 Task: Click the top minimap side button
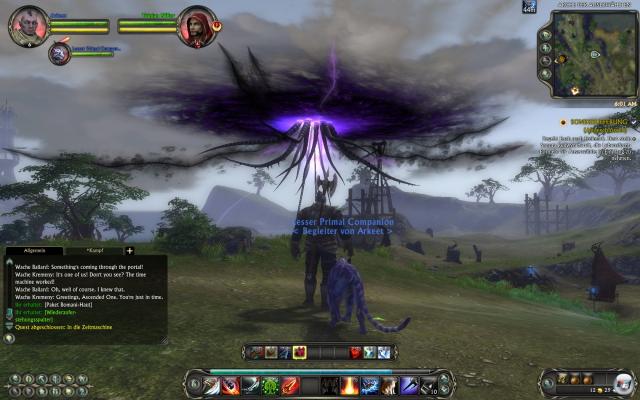click(x=546, y=36)
